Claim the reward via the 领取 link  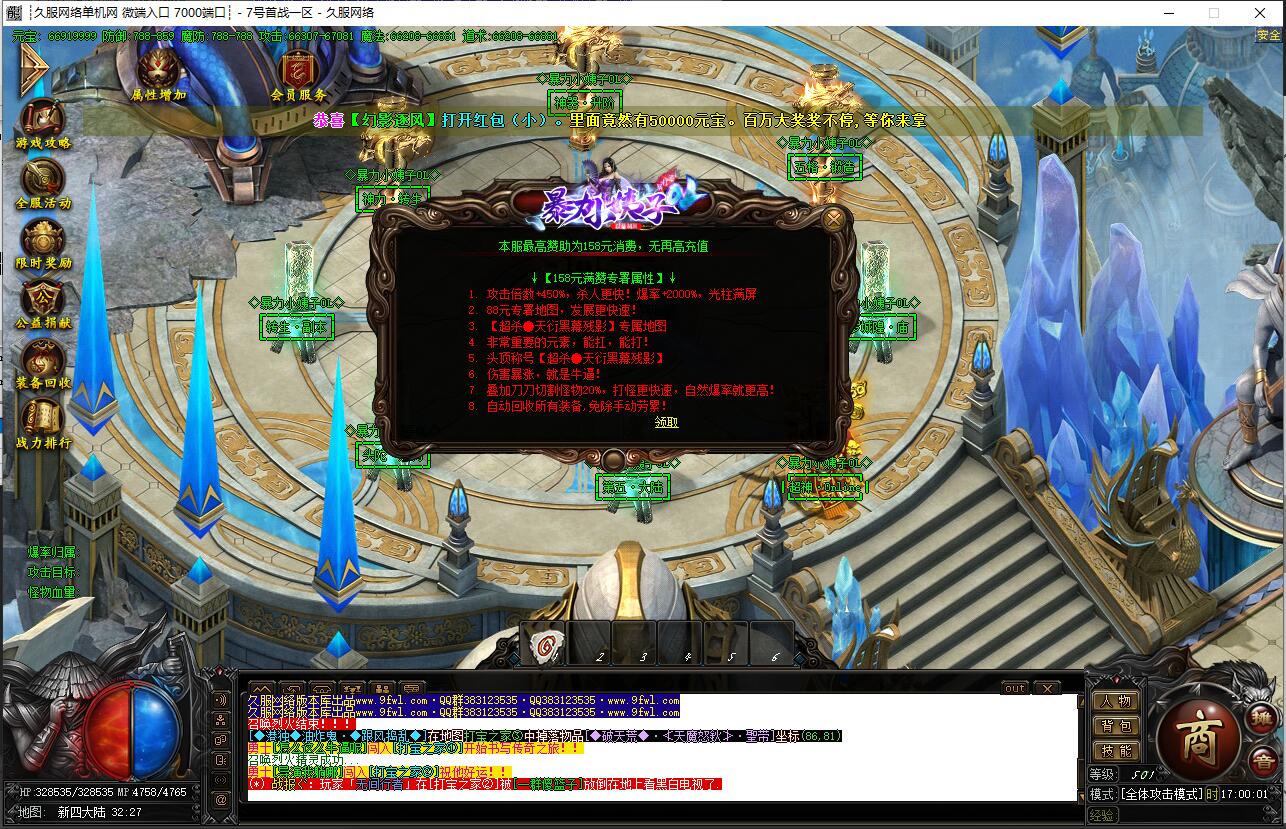click(x=666, y=422)
